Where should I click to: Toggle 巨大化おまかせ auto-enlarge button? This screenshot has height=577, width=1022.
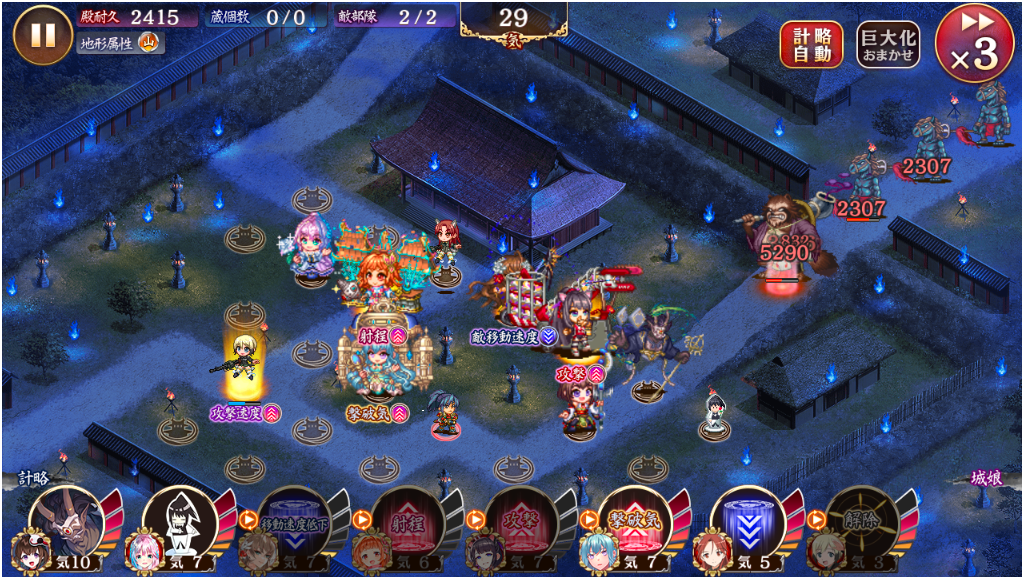(888, 45)
